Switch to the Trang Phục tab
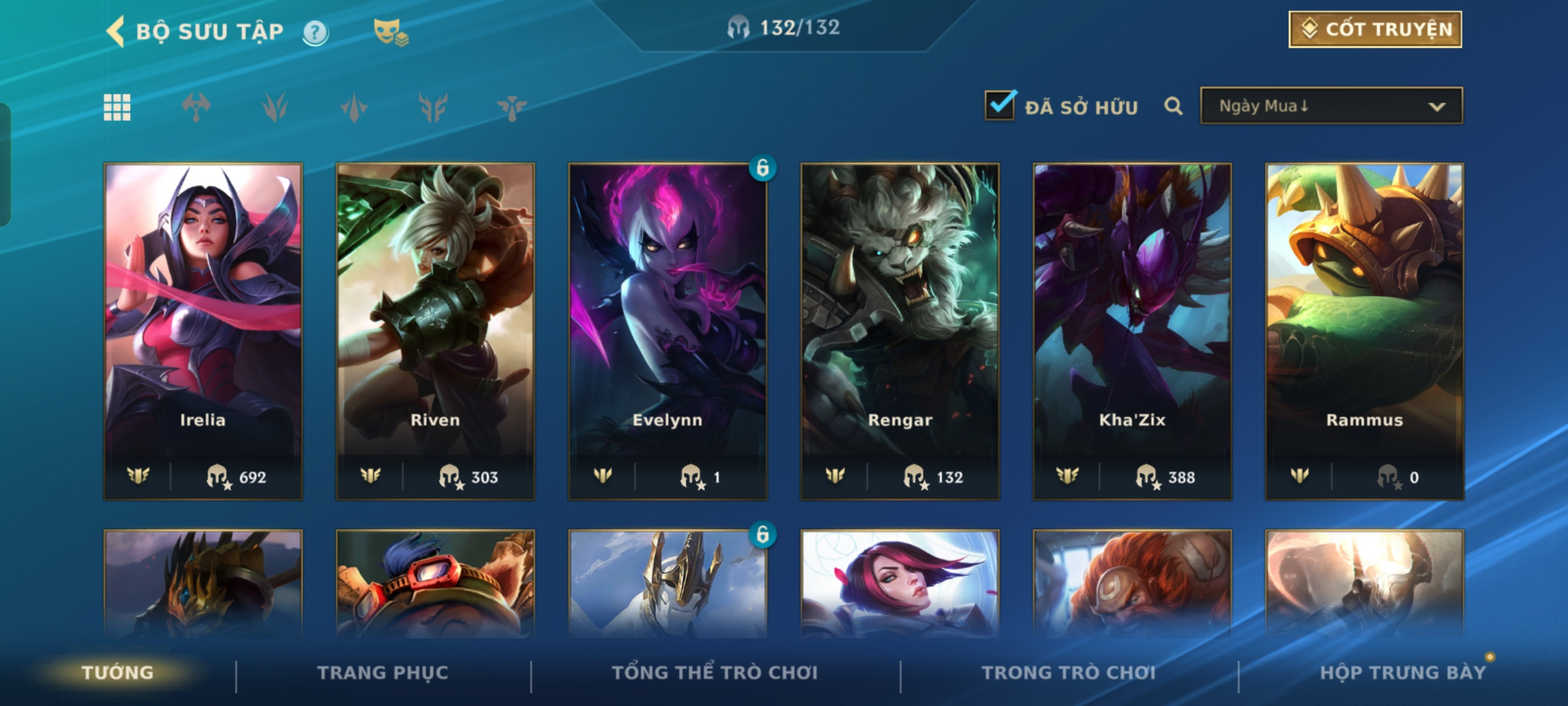Viewport: 1568px width, 706px height. [383, 673]
